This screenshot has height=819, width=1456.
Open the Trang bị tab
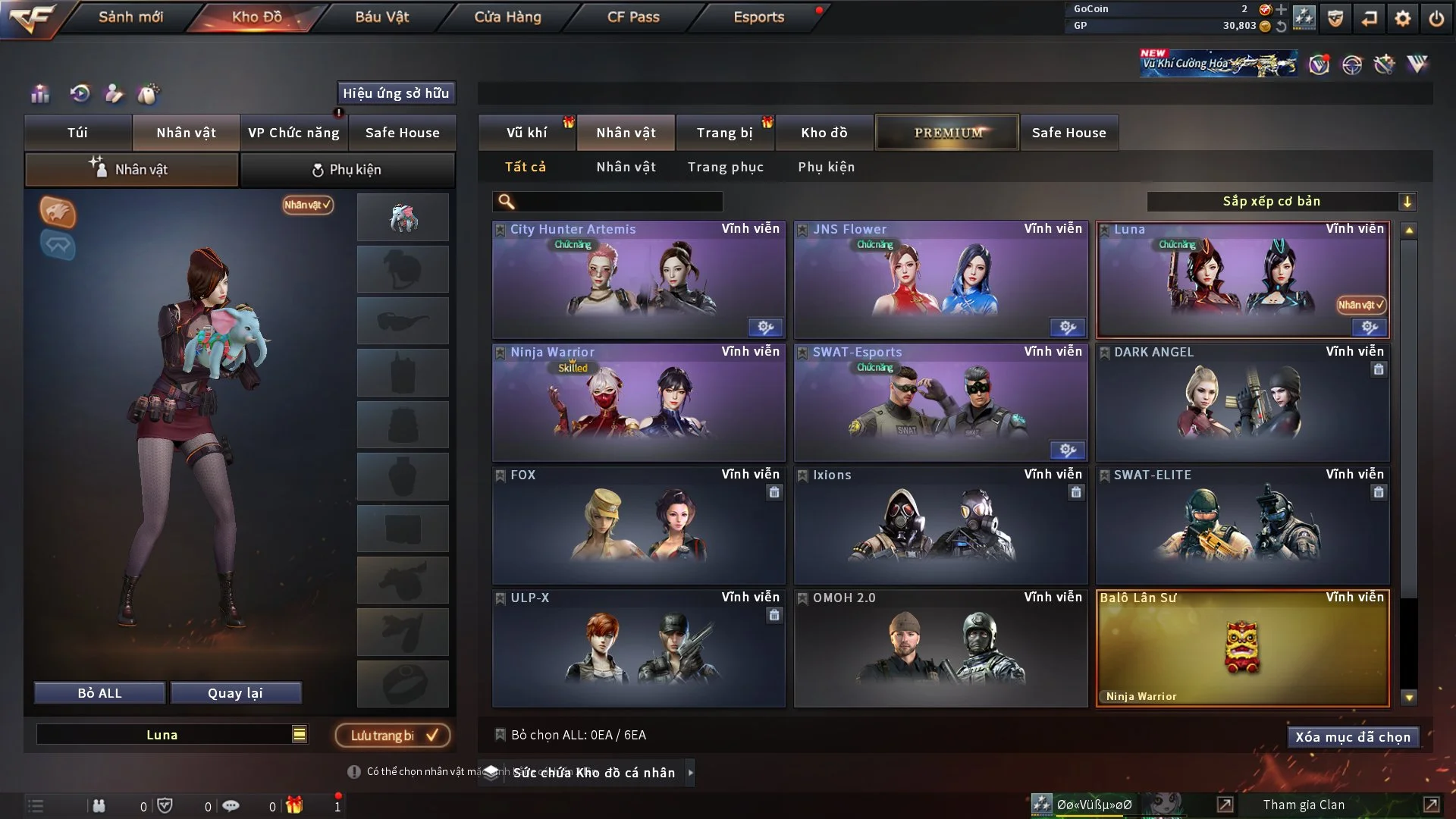pyautogui.click(x=724, y=133)
